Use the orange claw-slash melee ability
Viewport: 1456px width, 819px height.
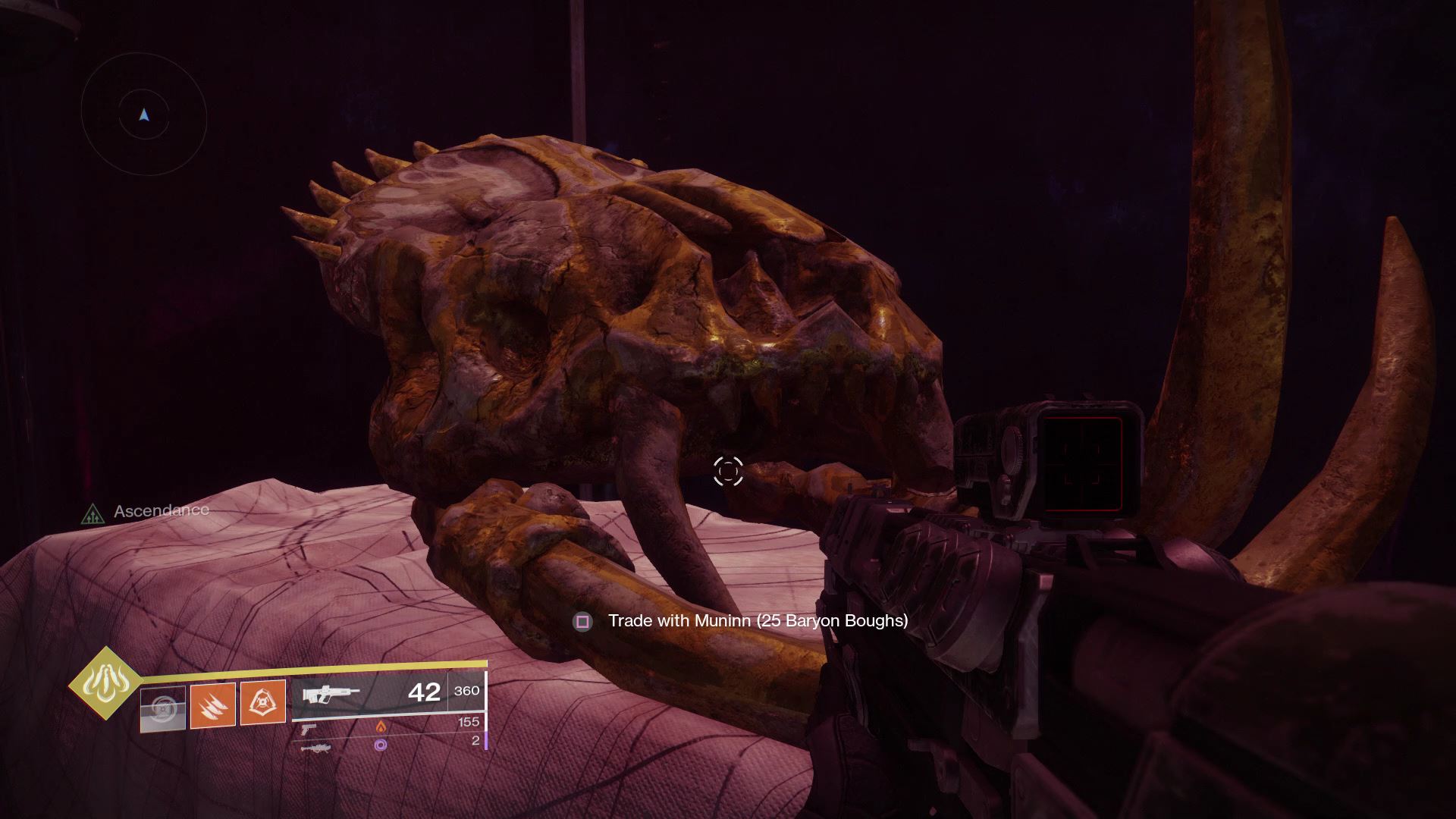click(212, 704)
